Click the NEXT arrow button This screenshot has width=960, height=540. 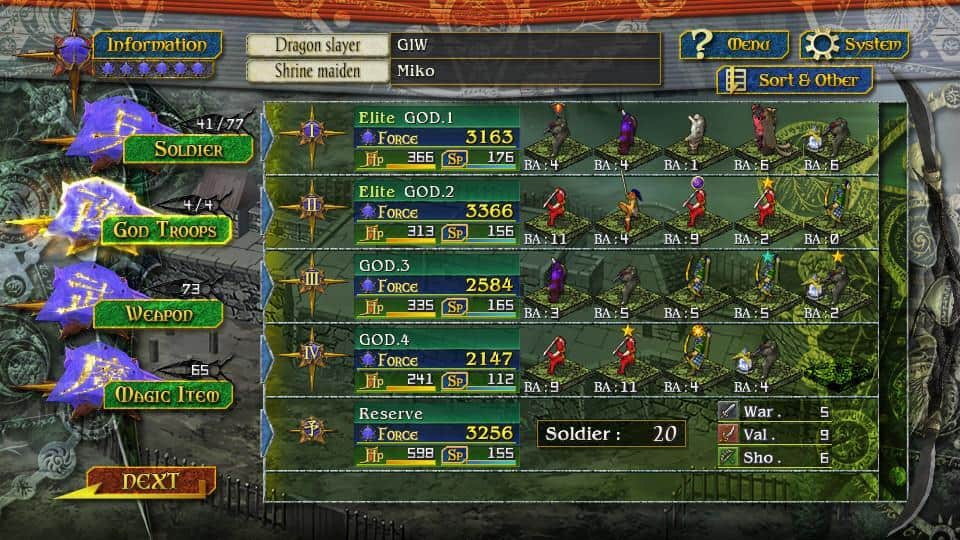pyautogui.click(x=150, y=482)
